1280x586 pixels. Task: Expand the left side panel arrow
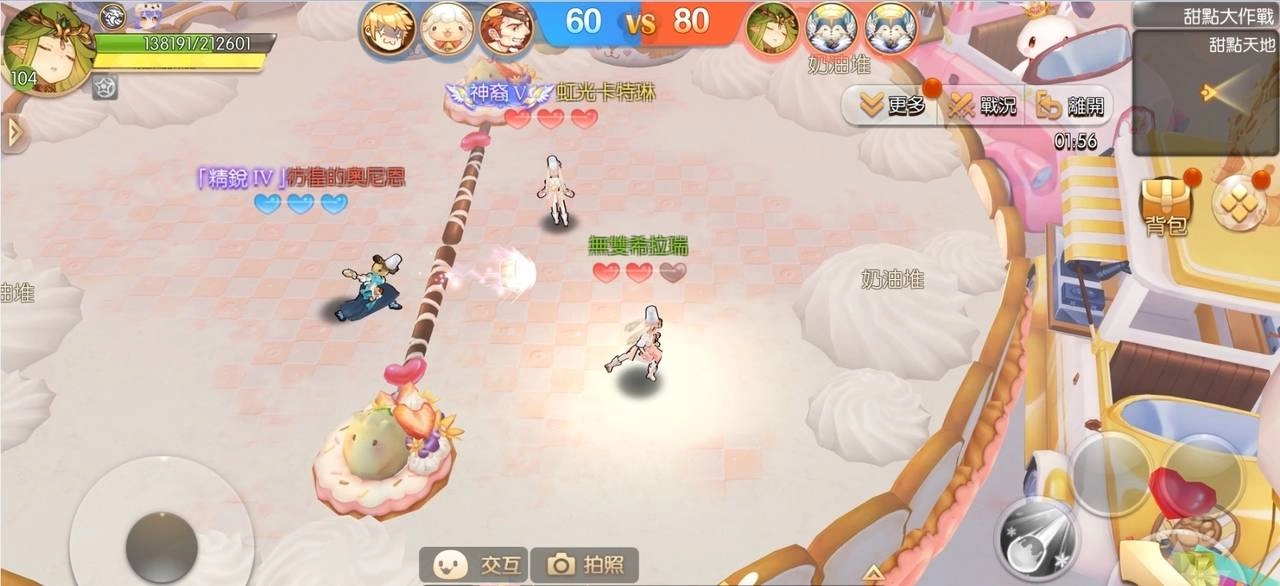point(13,132)
